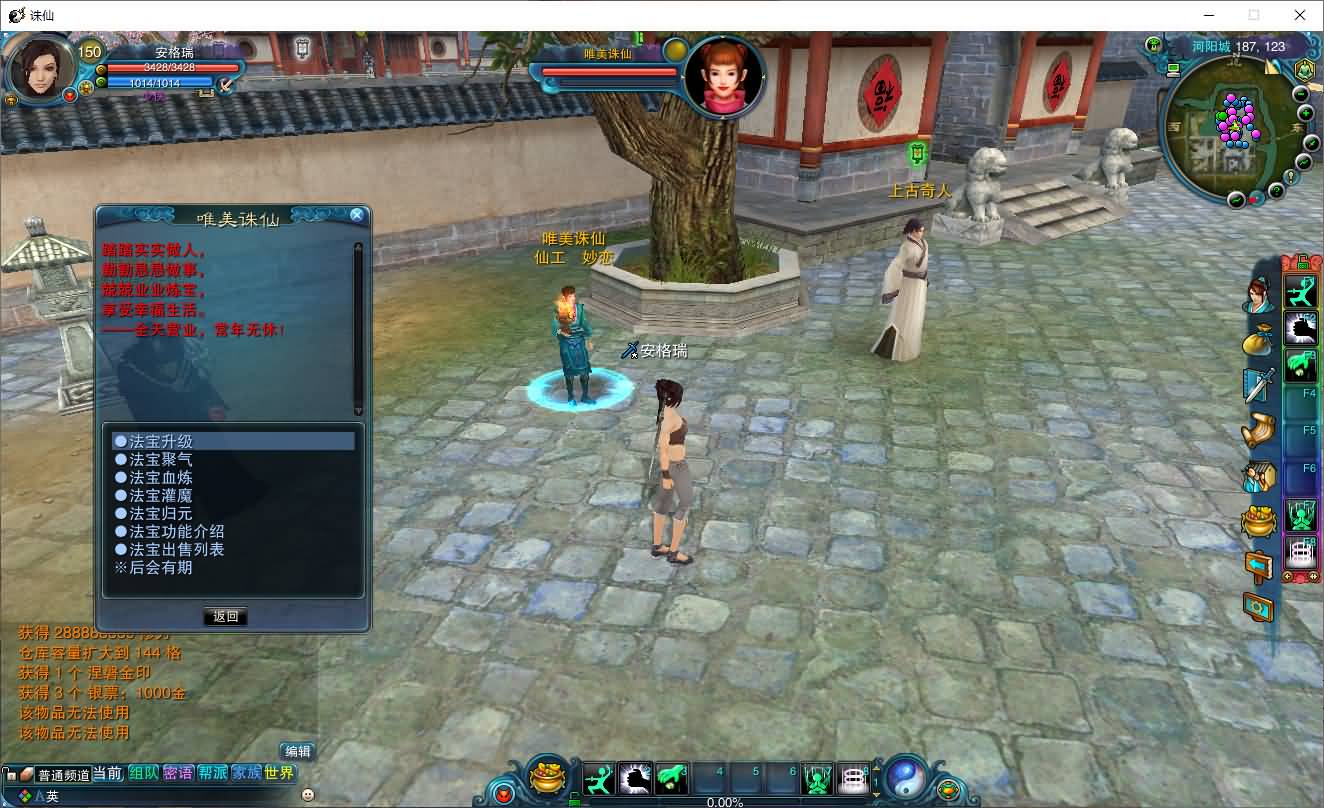This screenshot has width=1324, height=808.
Task: Open 法宝功能介绍 introduction
Action: pos(176,531)
